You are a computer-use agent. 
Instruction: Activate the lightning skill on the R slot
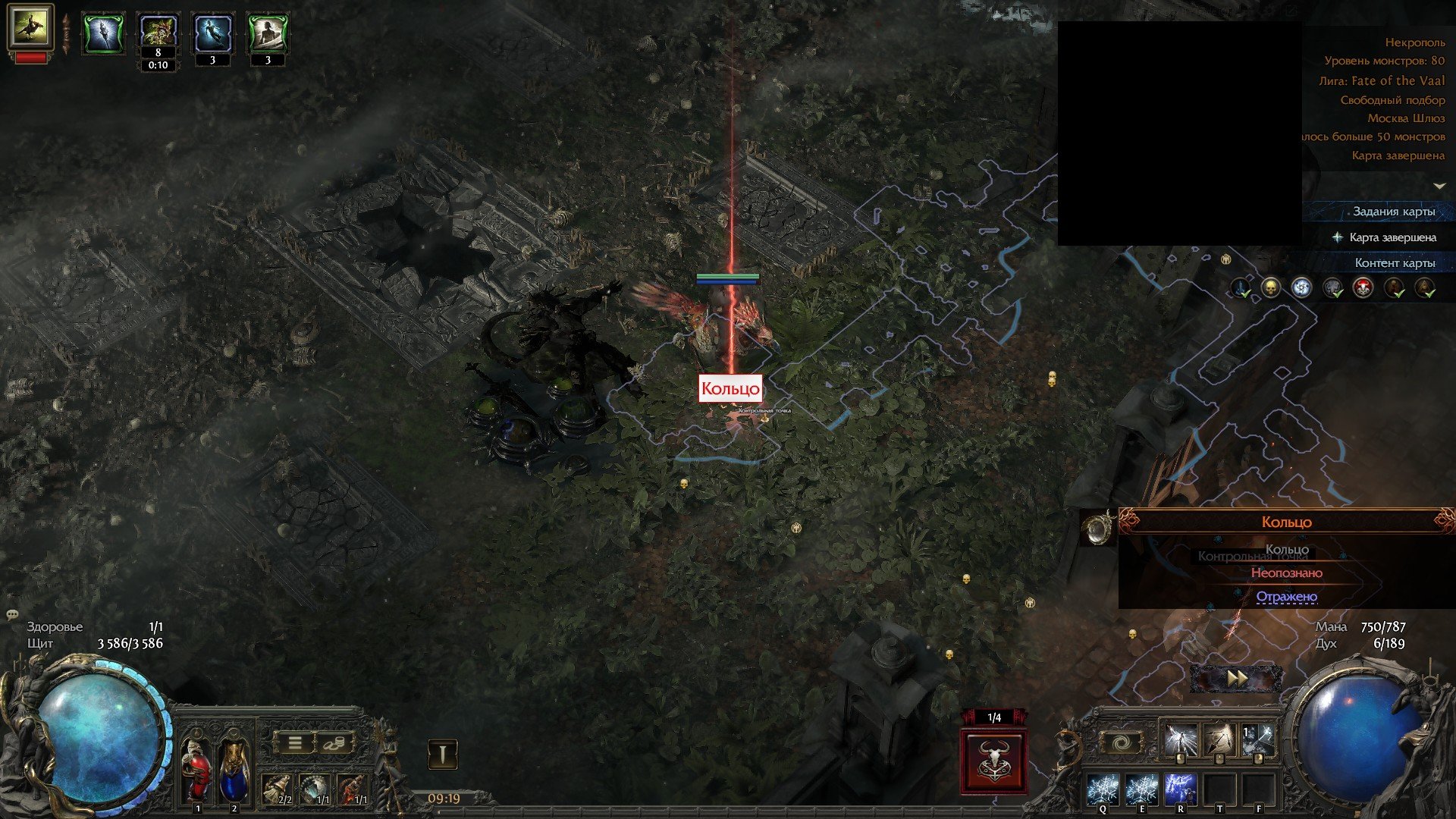coord(1181,789)
